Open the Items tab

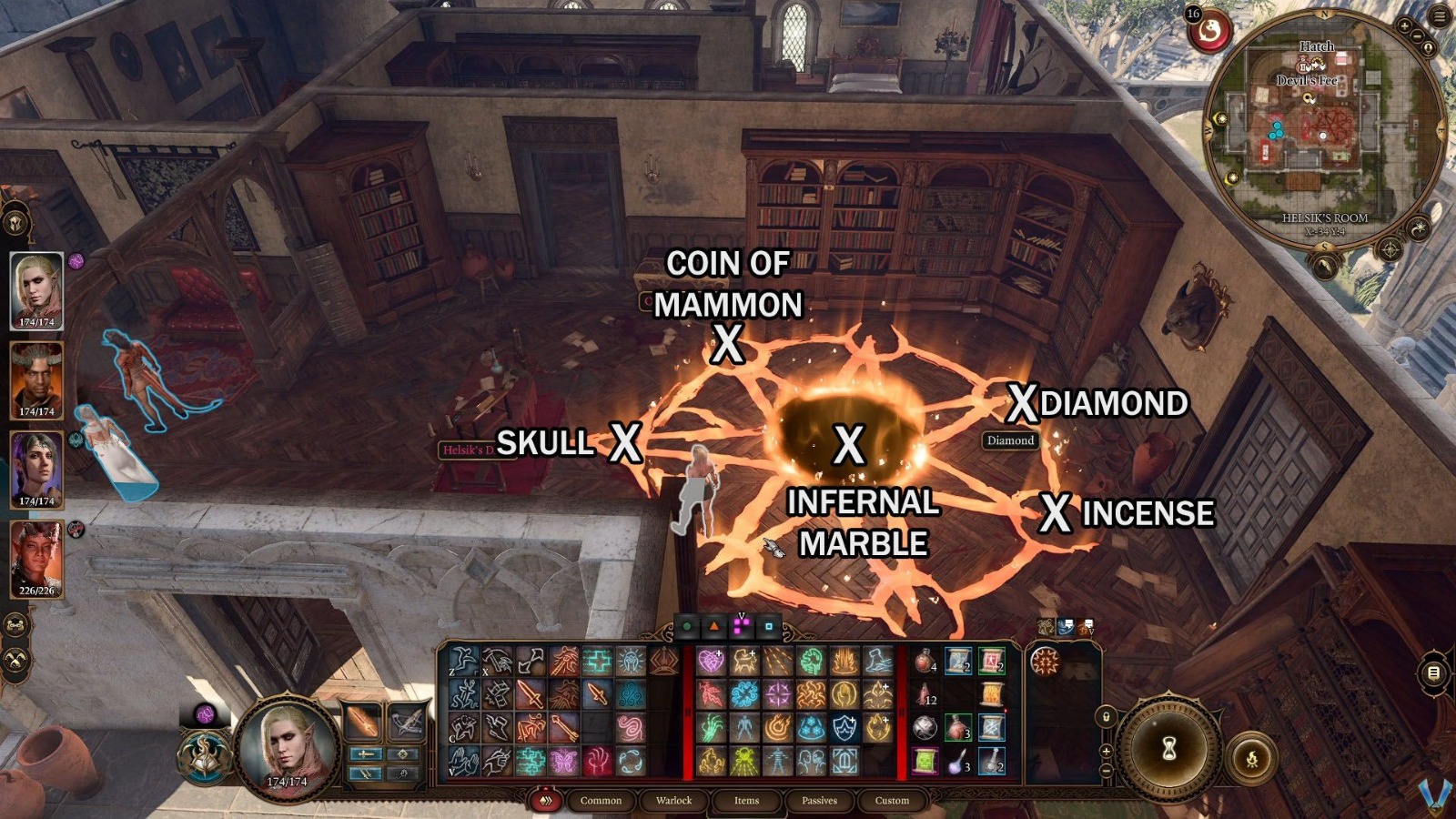748,800
